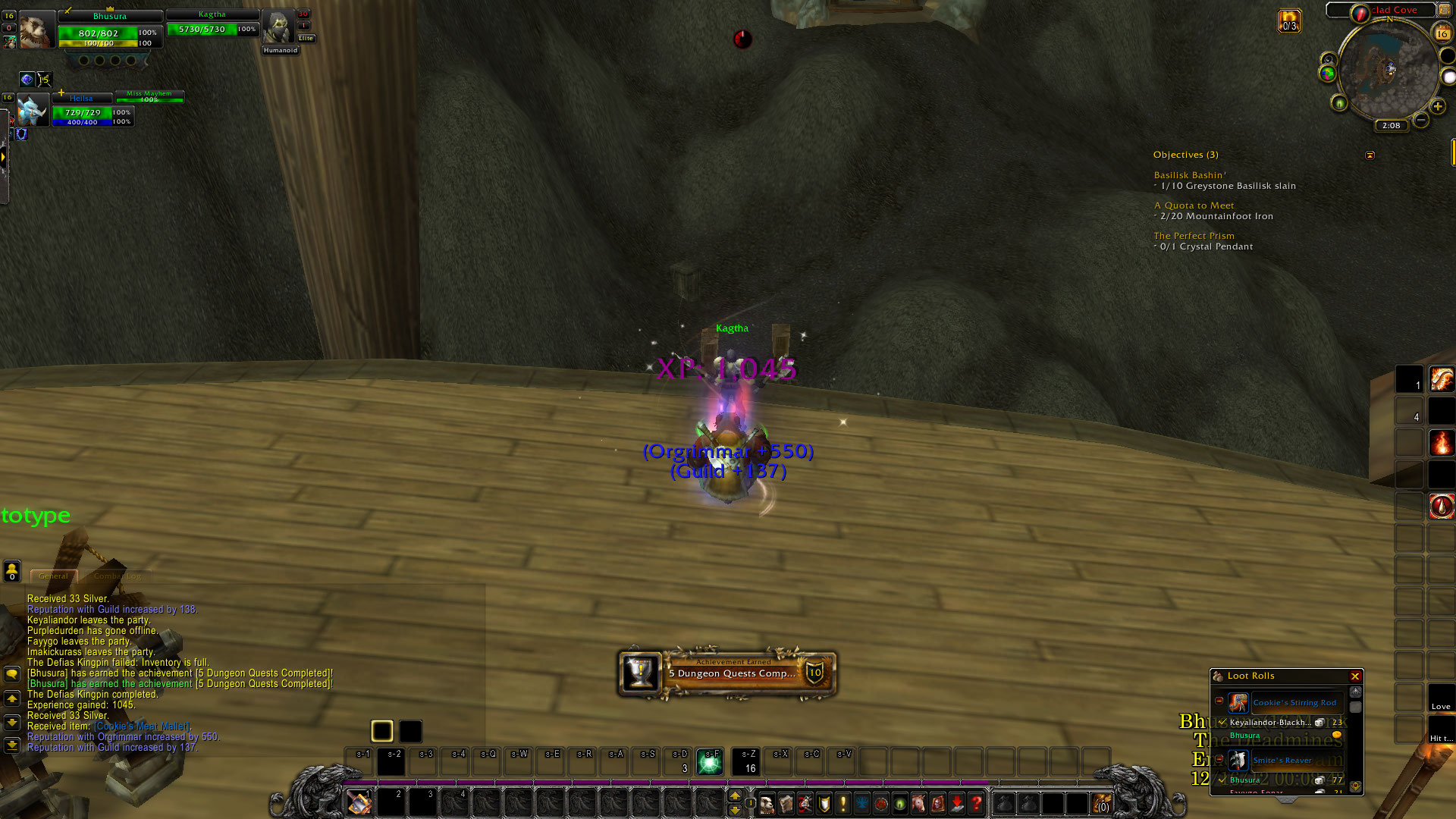Click the Cookie's Meat Mallet chat link
1456x819 pixels.
pos(142,726)
